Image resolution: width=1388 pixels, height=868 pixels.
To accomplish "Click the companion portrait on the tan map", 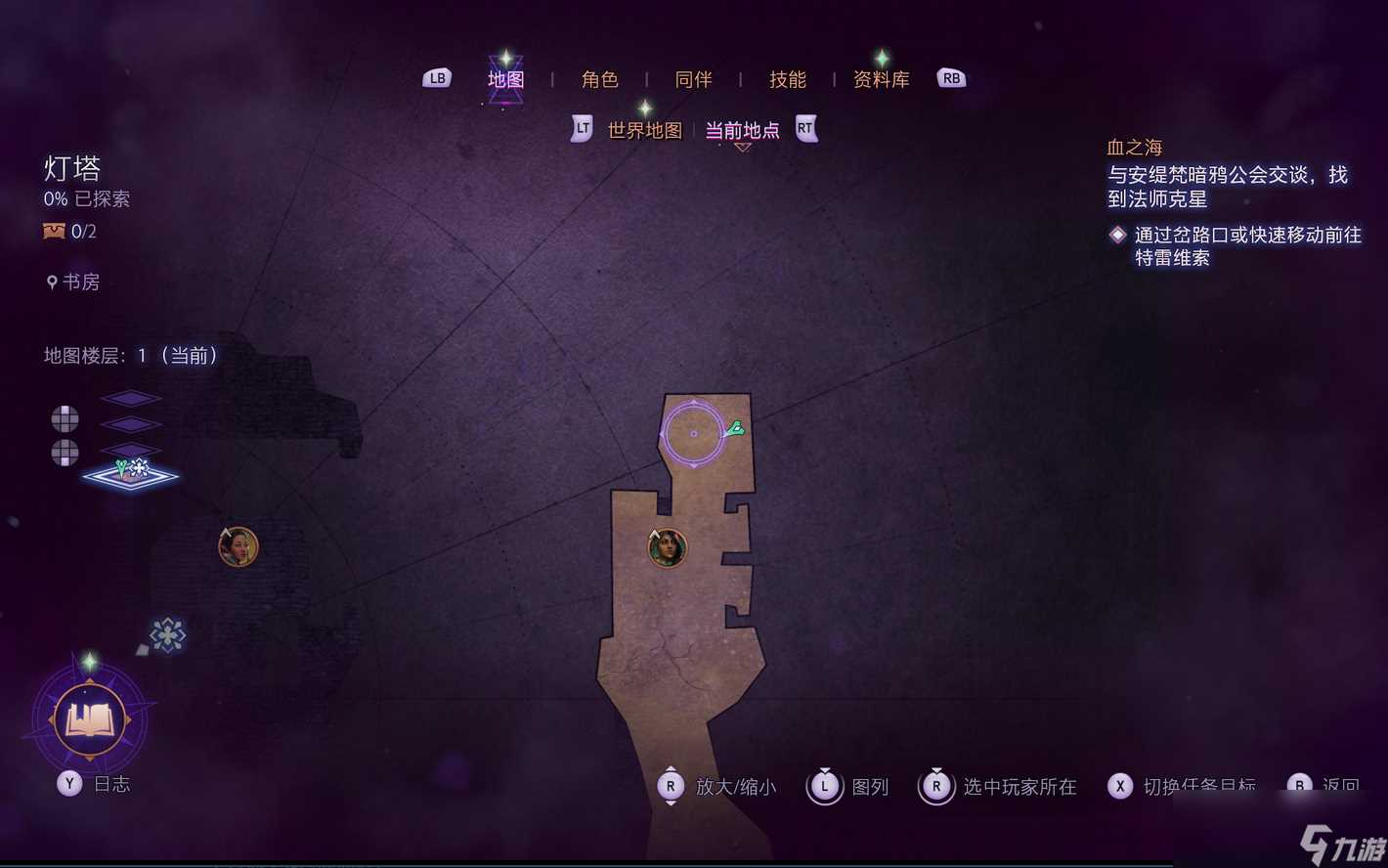I will 668,547.
